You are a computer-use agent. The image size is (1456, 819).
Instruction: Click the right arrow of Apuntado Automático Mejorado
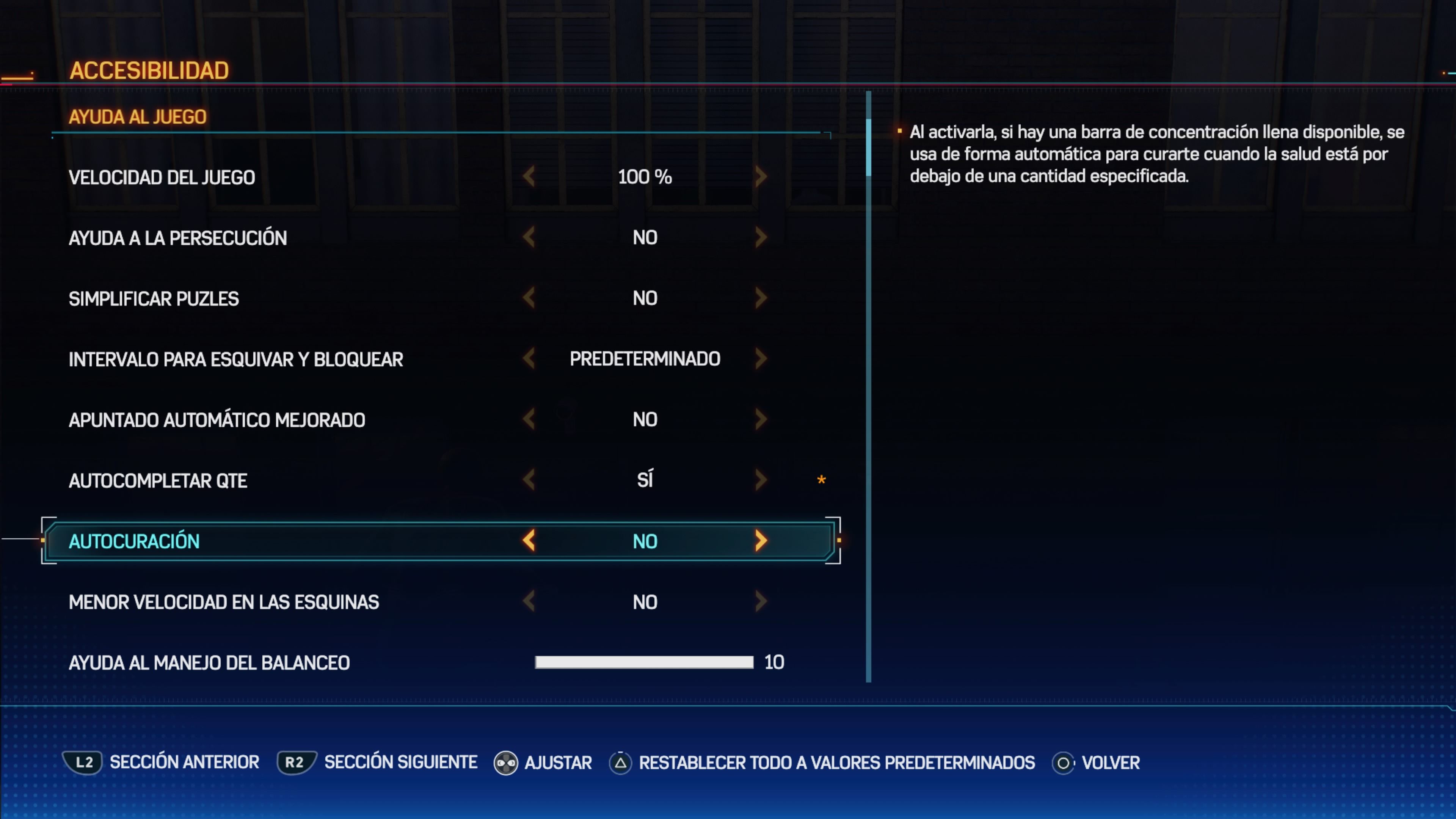[x=761, y=419]
